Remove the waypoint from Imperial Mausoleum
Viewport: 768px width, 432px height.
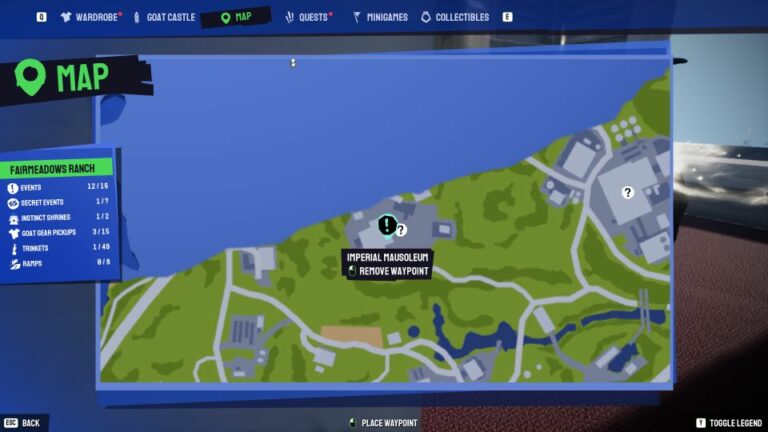(x=388, y=271)
